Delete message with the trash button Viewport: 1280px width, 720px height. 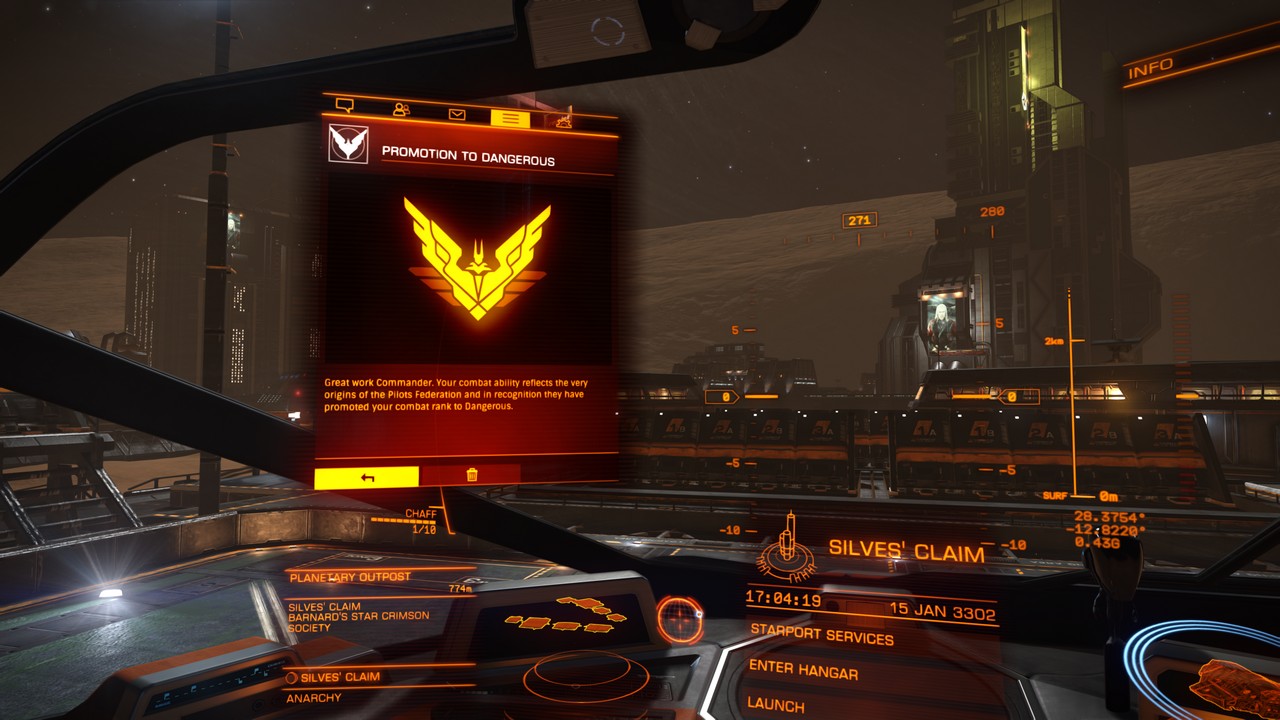(x=471, y=475)
